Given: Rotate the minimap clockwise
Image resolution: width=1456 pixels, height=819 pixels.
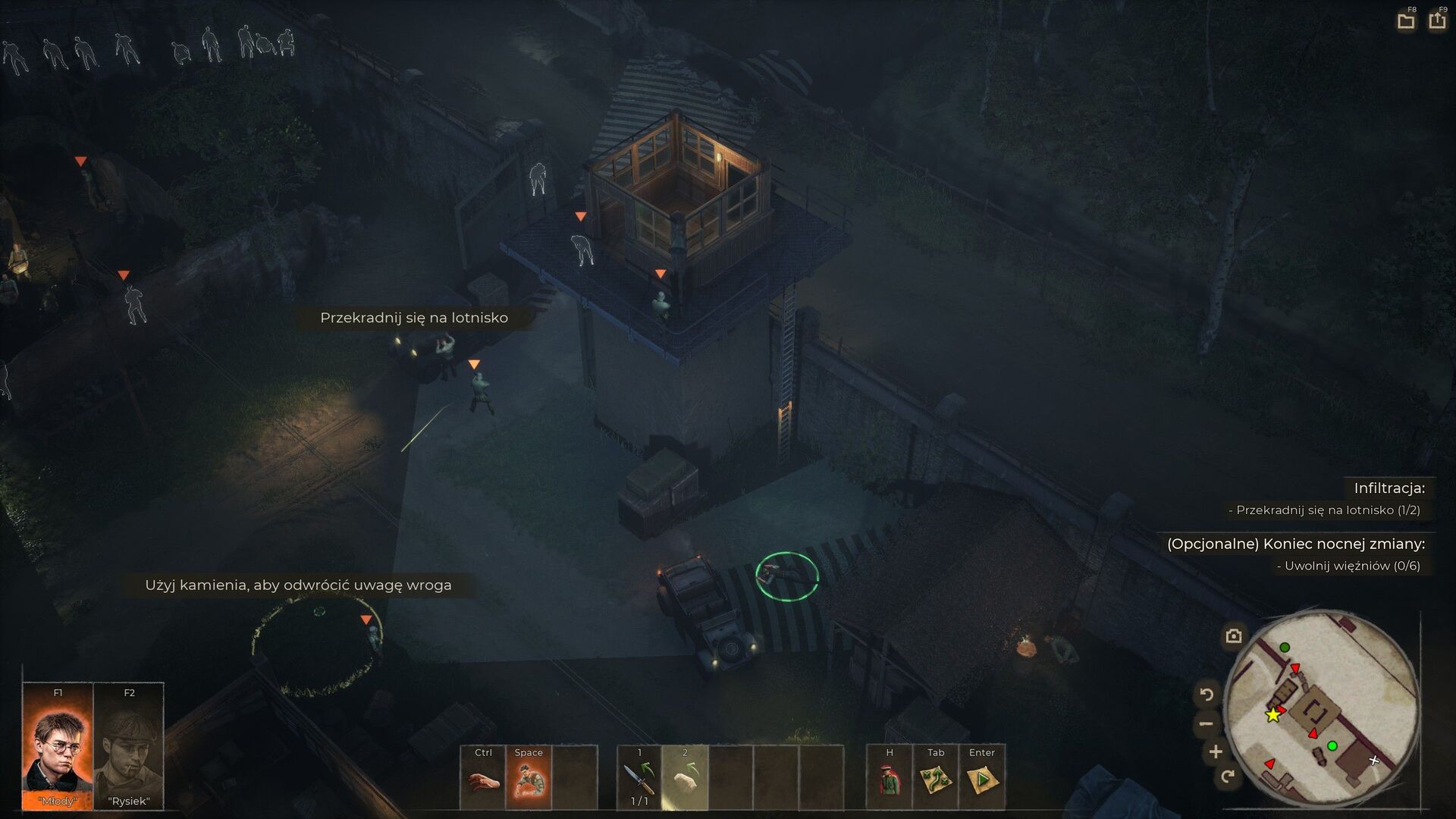Looking at the screenshot, I should click(1228, 776).
